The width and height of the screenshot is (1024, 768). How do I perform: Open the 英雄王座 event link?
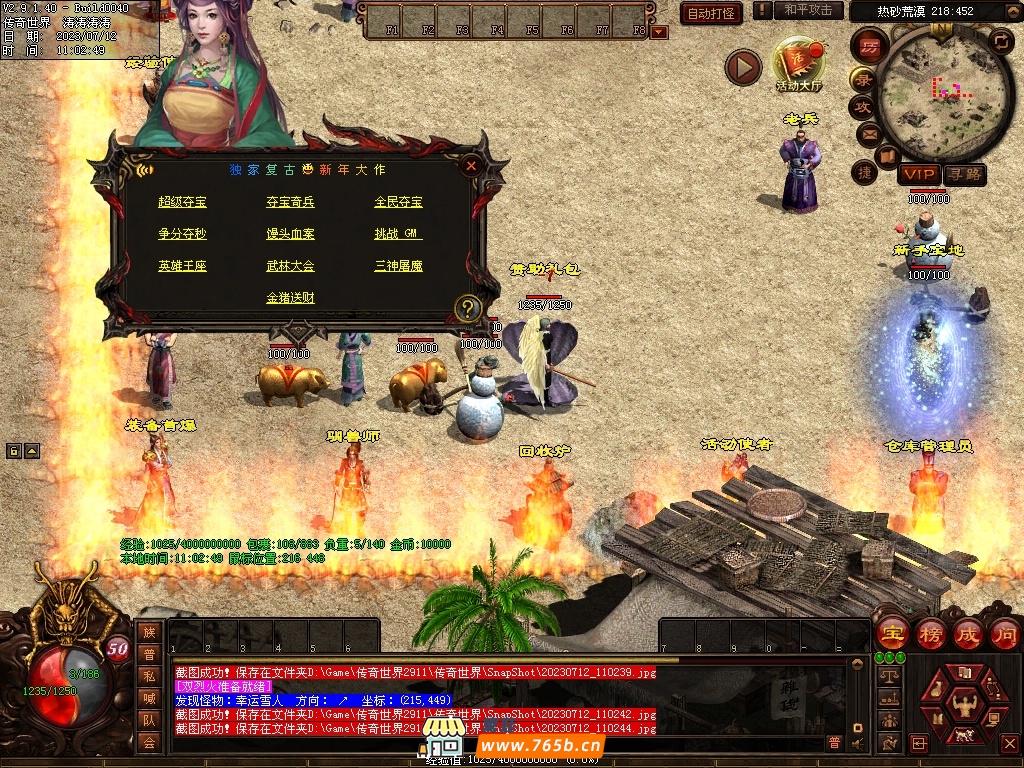(x=182, y=266)
